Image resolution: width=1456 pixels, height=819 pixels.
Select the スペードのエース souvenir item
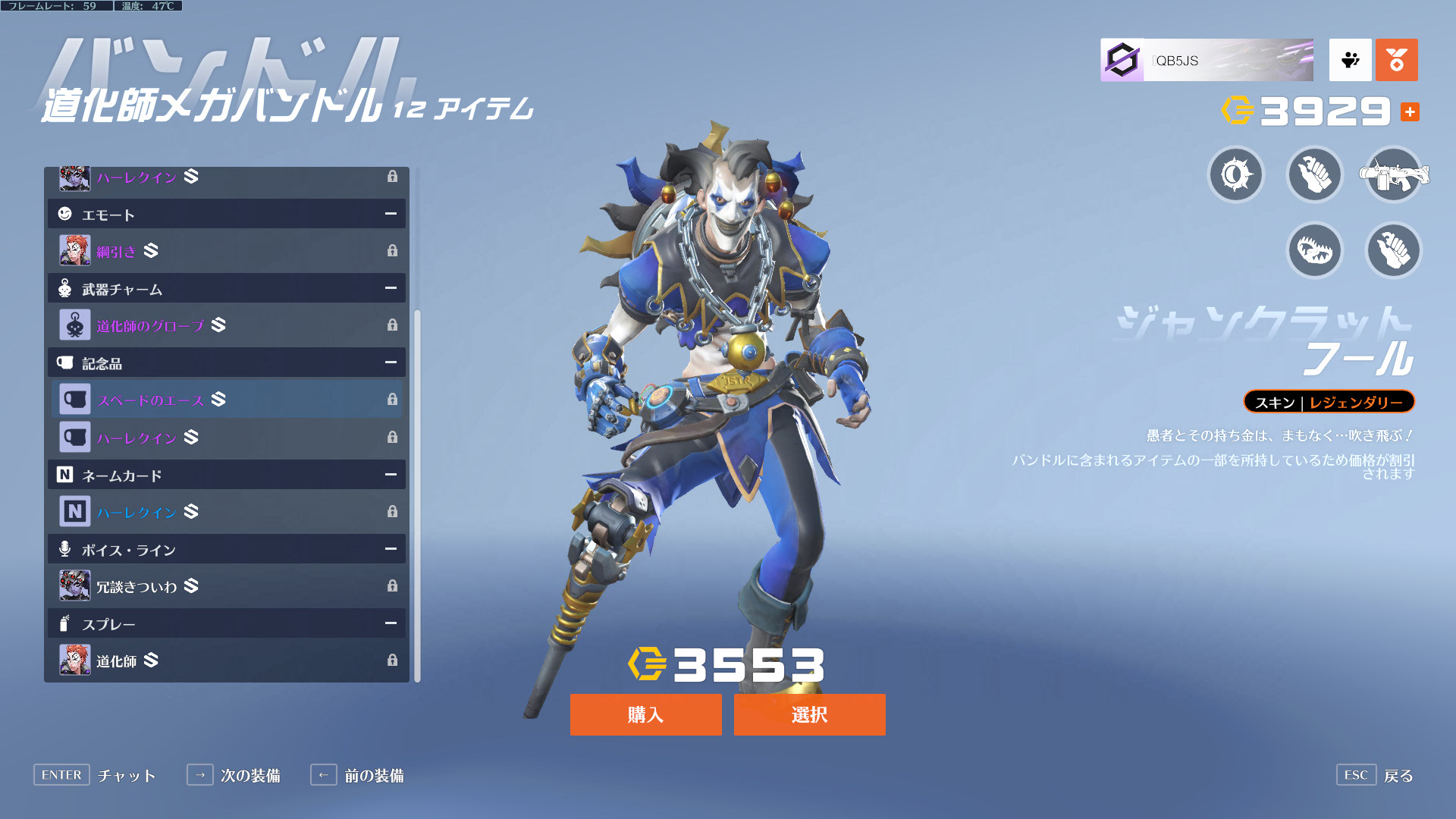tap(226, 400)
